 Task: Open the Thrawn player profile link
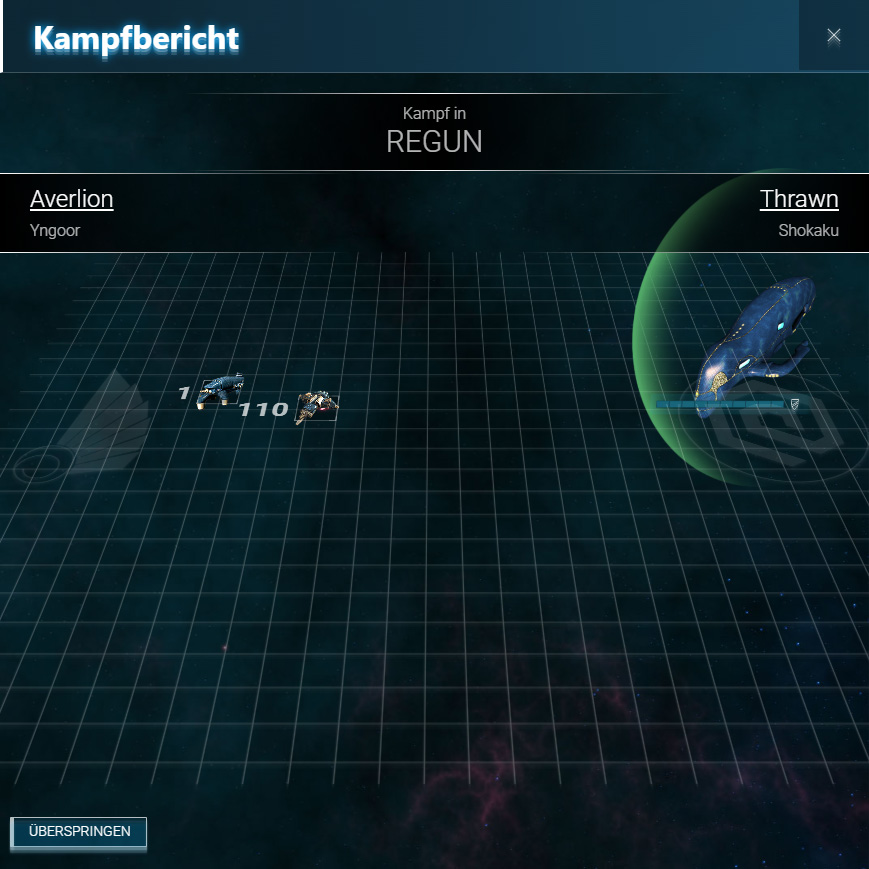798,199
